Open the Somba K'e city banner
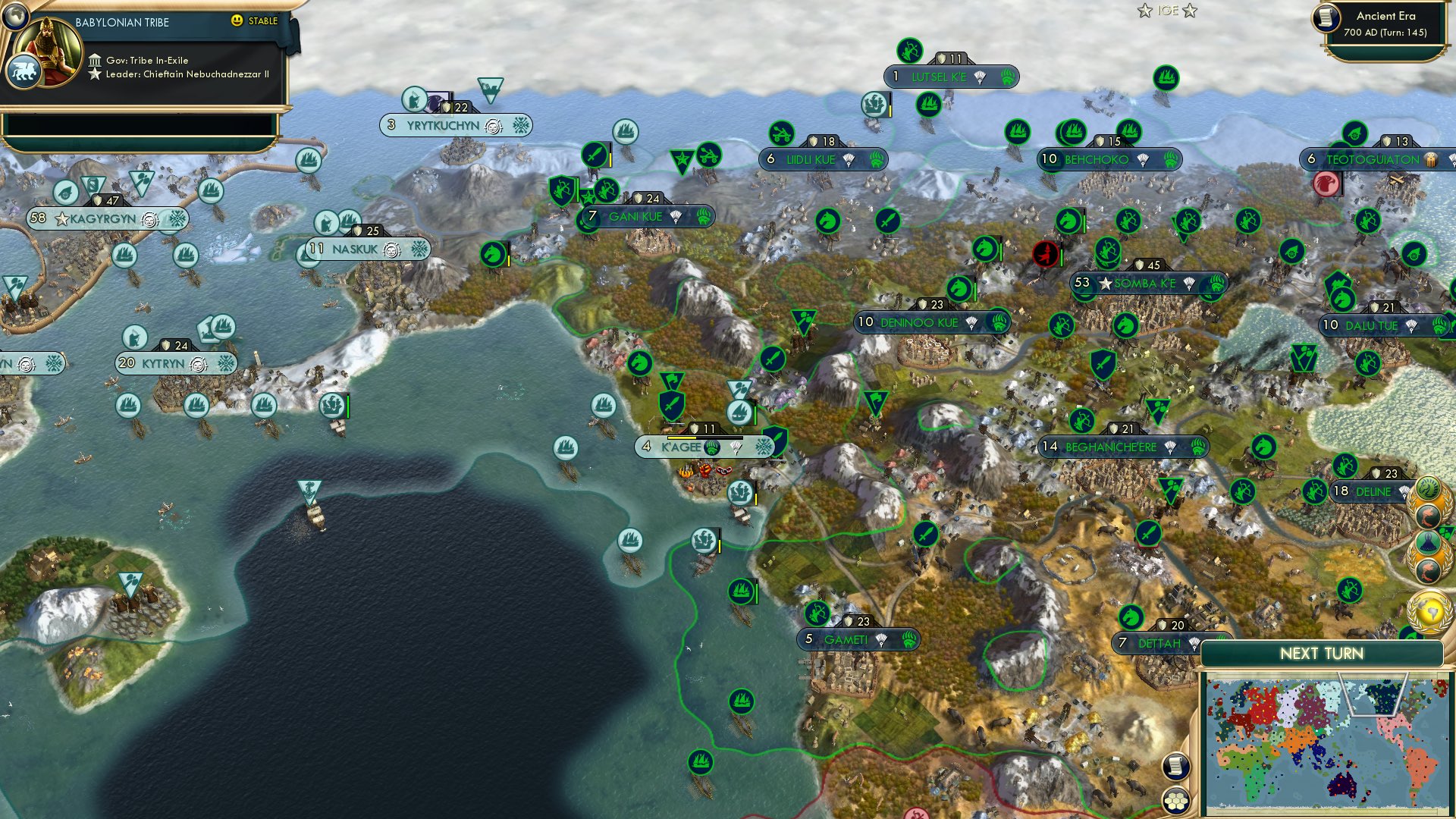Viewport: 1456px width, 819px height. pos(1147,285)
